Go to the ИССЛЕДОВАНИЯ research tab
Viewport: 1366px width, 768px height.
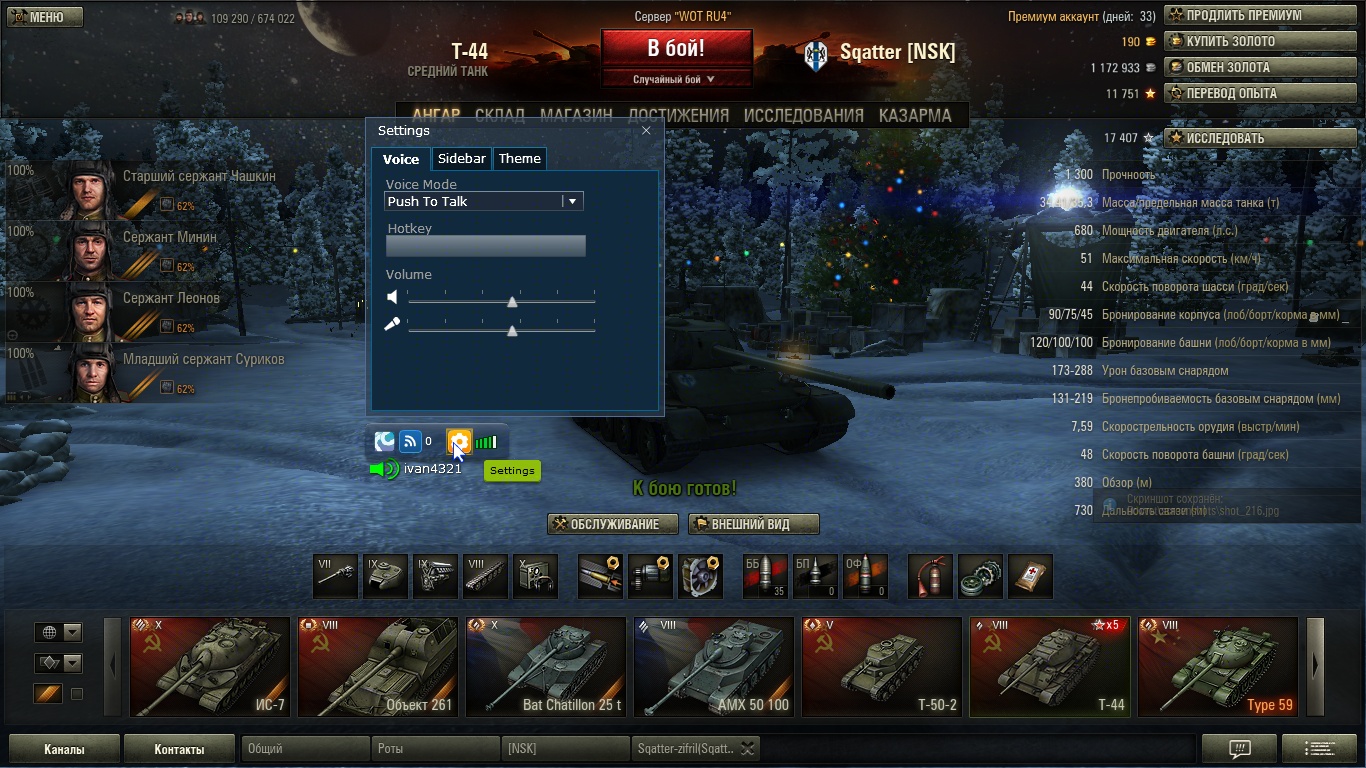click(803, 115)
